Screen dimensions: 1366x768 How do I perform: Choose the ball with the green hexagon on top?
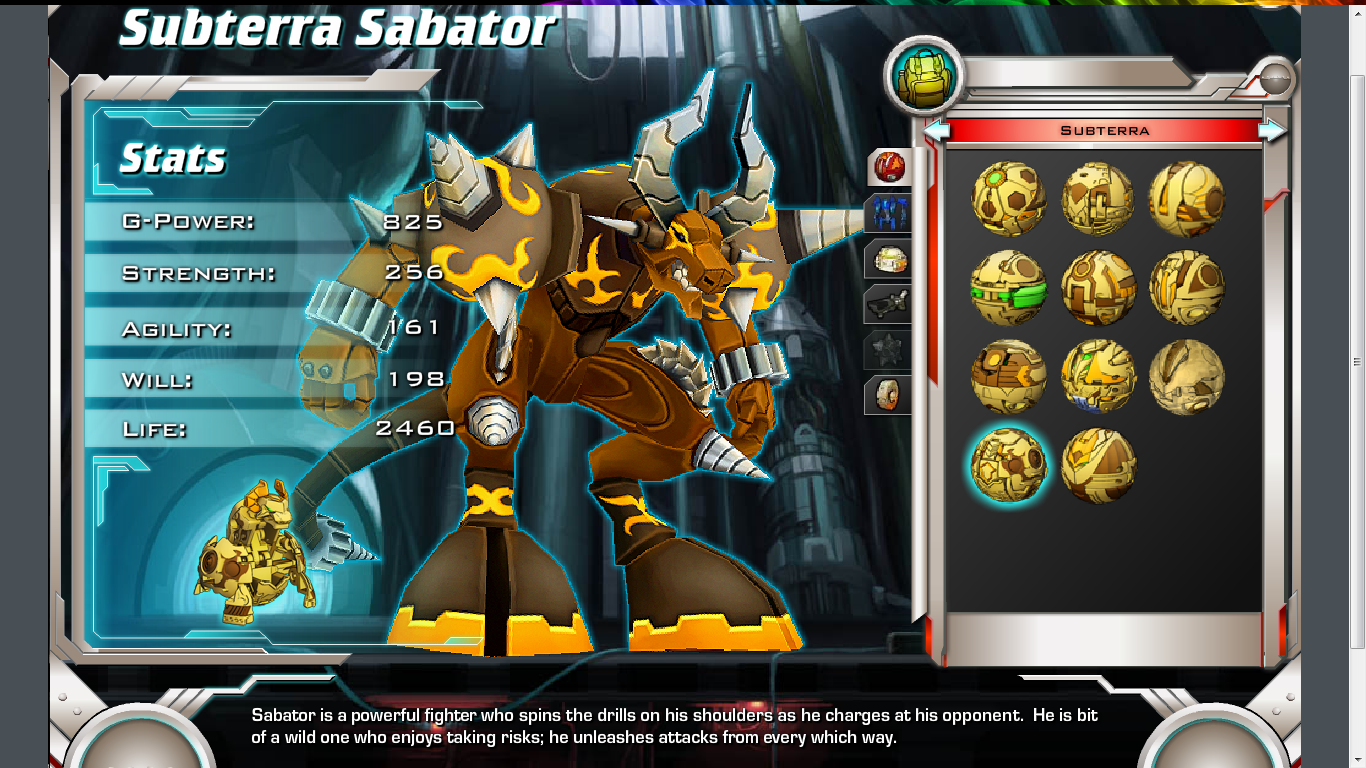(1008, 199)
